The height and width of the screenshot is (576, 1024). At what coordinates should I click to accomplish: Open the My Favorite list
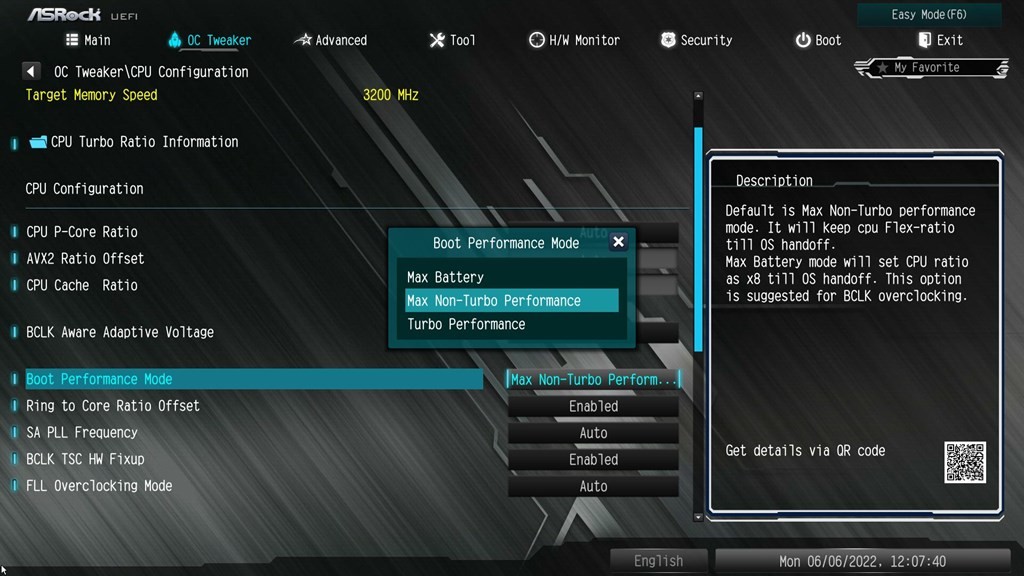coord(930,68)
